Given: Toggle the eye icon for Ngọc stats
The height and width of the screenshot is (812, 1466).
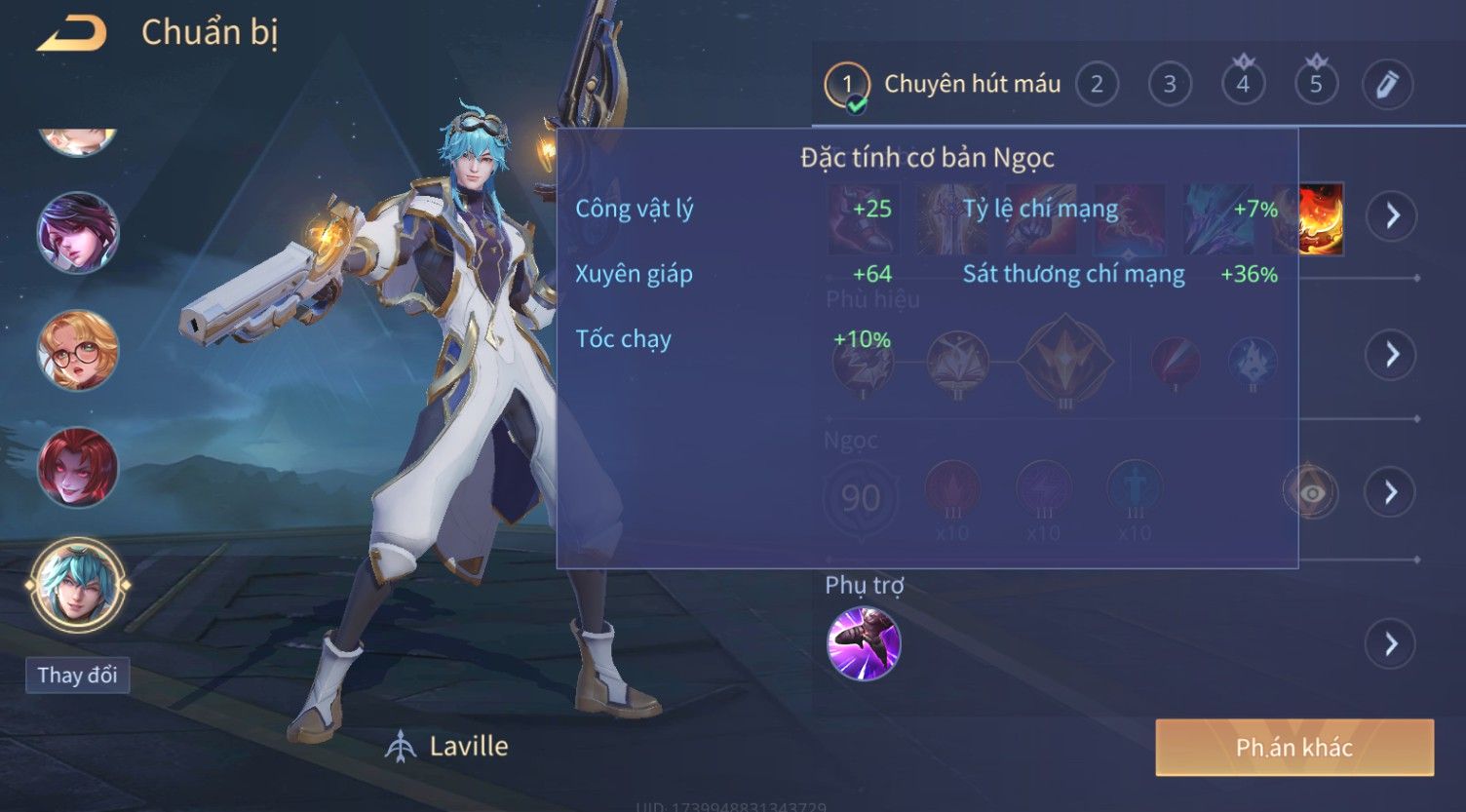Looking at the screenshot, I should tap(1312, 493).
